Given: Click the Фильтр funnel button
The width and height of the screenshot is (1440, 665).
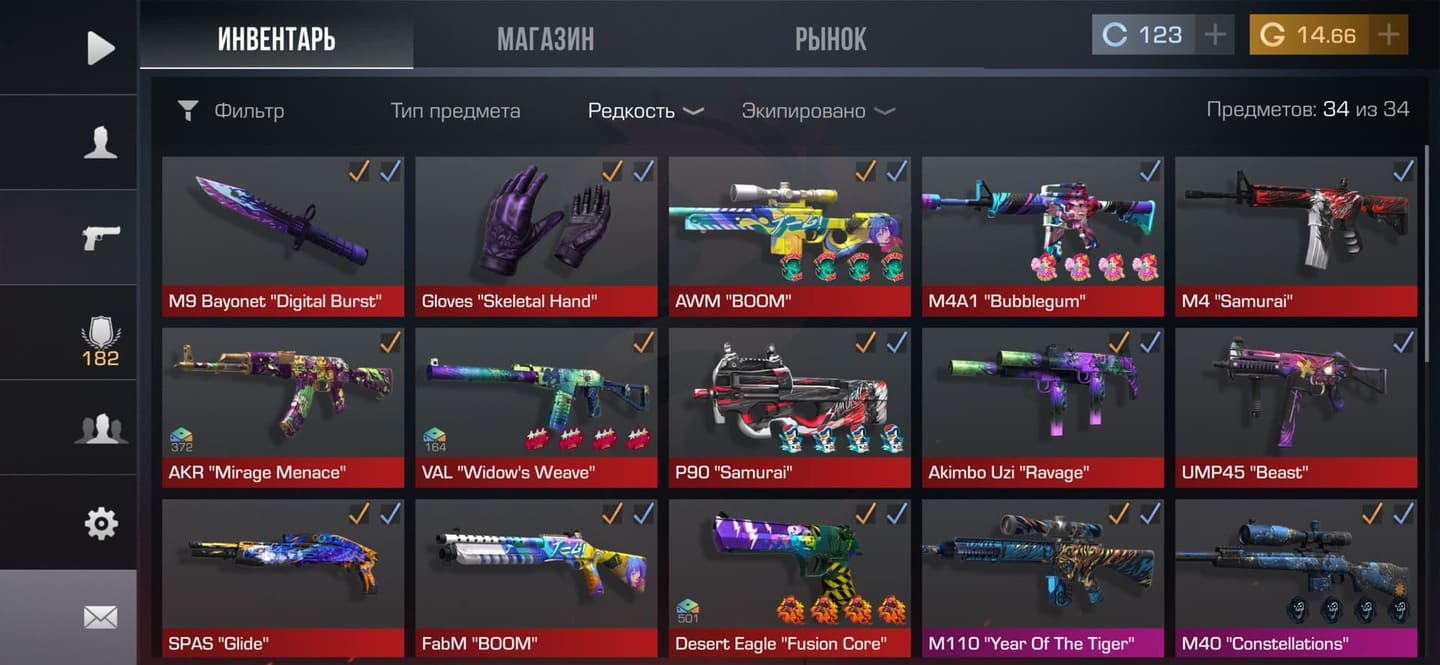Looking at the screenshot, I should point(230,111).
